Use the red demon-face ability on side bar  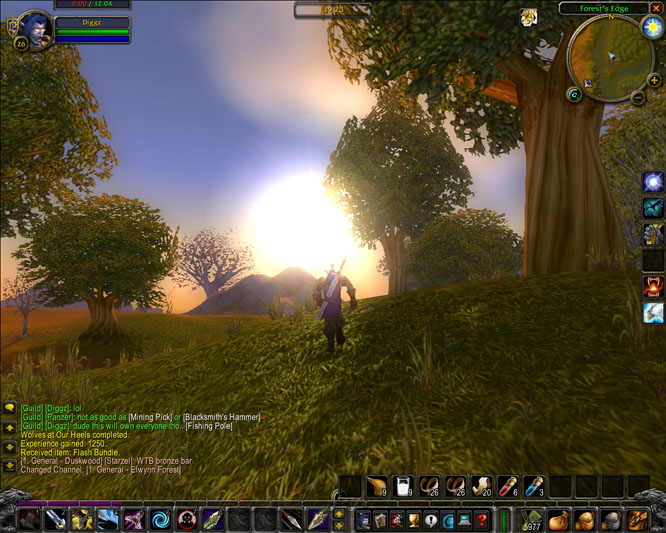pyautogui.click(x=653, y=287)
